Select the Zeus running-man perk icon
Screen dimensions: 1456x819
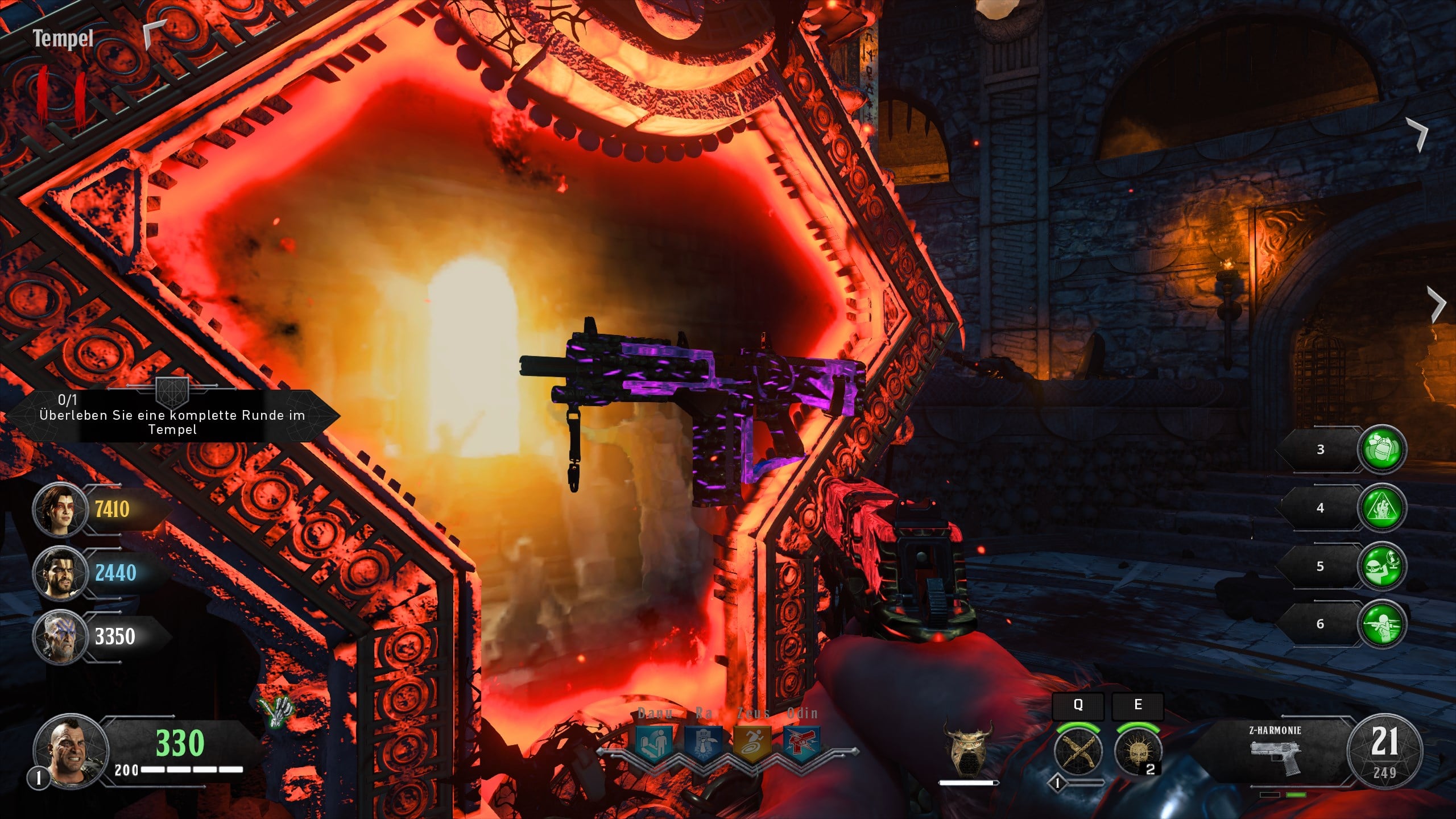(x=752, y=743)
